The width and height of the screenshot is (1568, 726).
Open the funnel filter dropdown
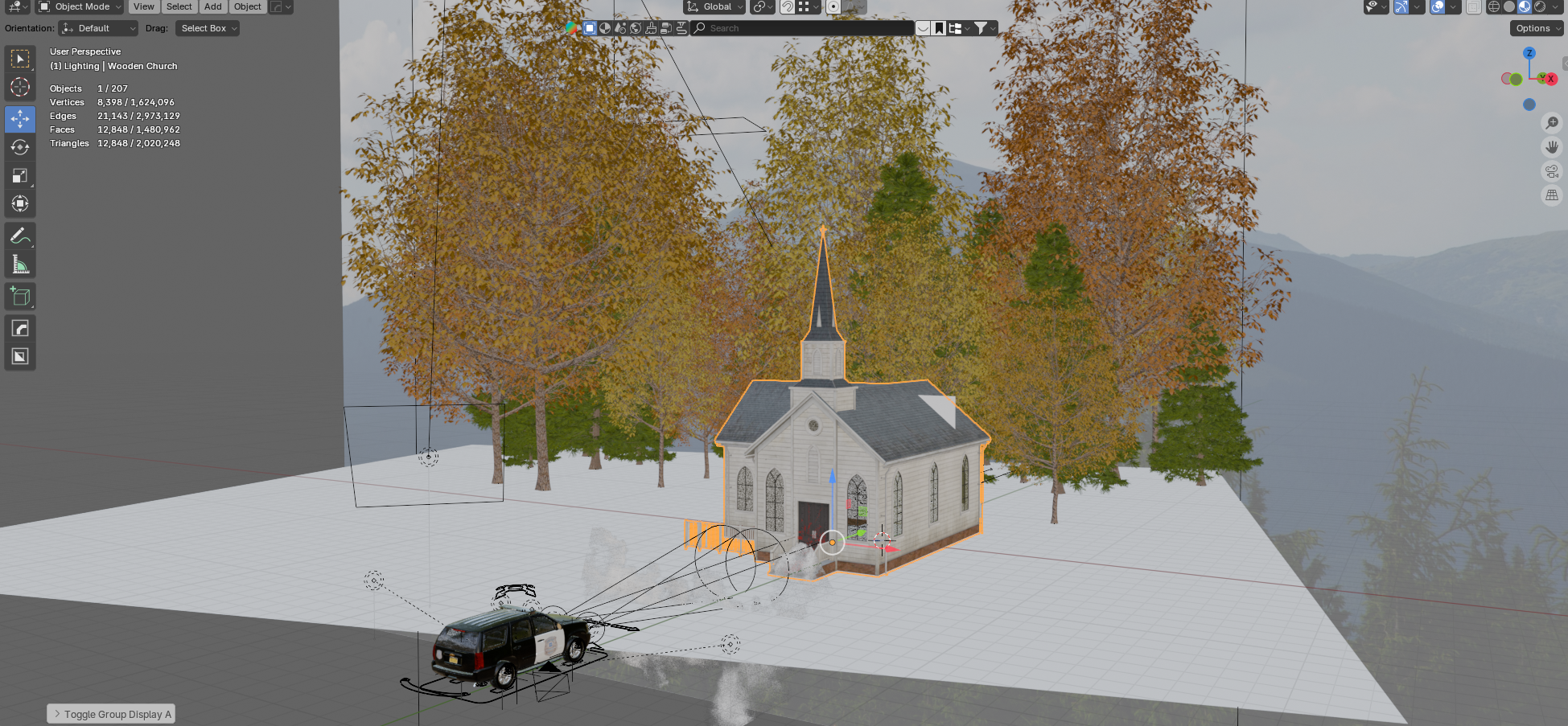tap(985, 28)
